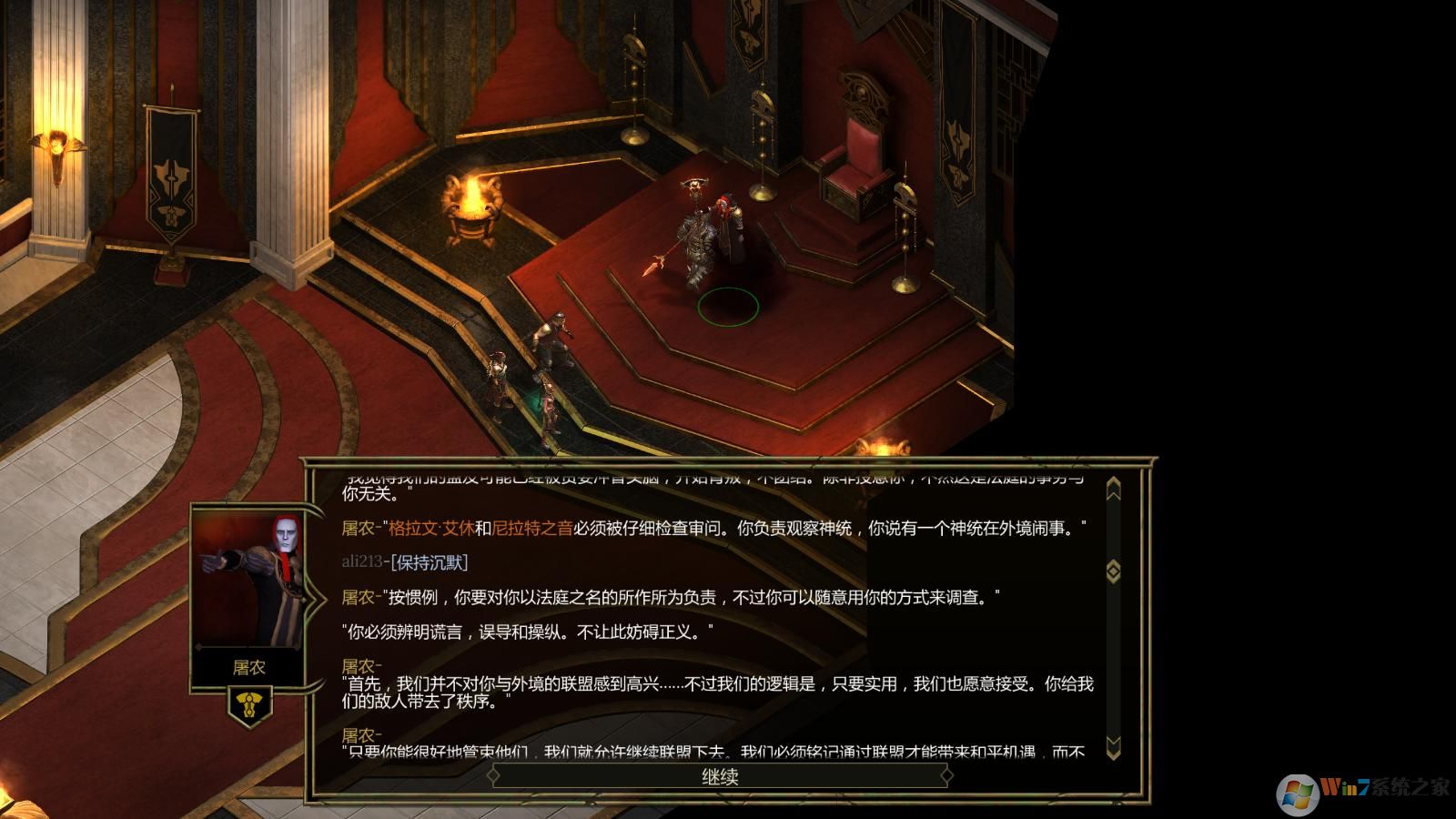The width and height of the screenshot is (1456, 819).
Task: Select the 继续 continue button
Action: point(722,778)
